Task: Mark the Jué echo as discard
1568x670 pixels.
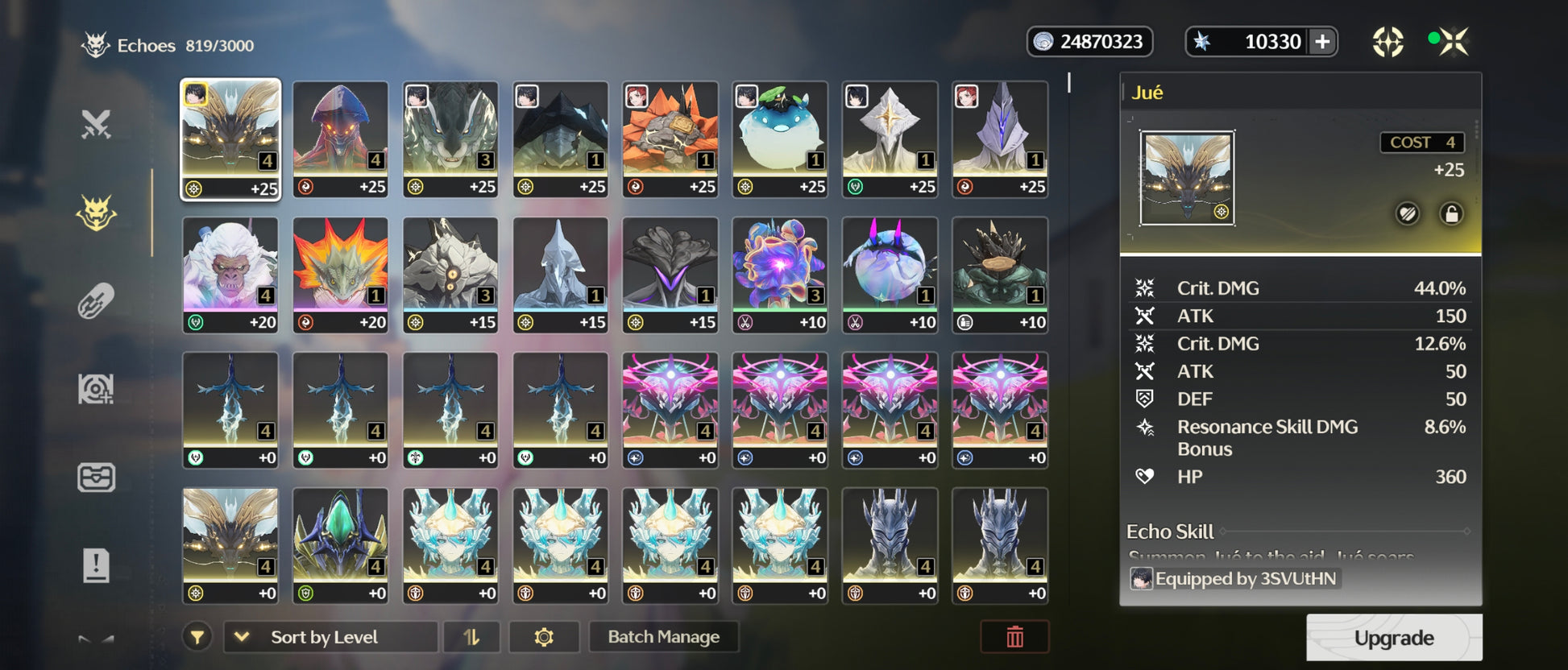Action: pyautogui.click(x=1408, y=213)
